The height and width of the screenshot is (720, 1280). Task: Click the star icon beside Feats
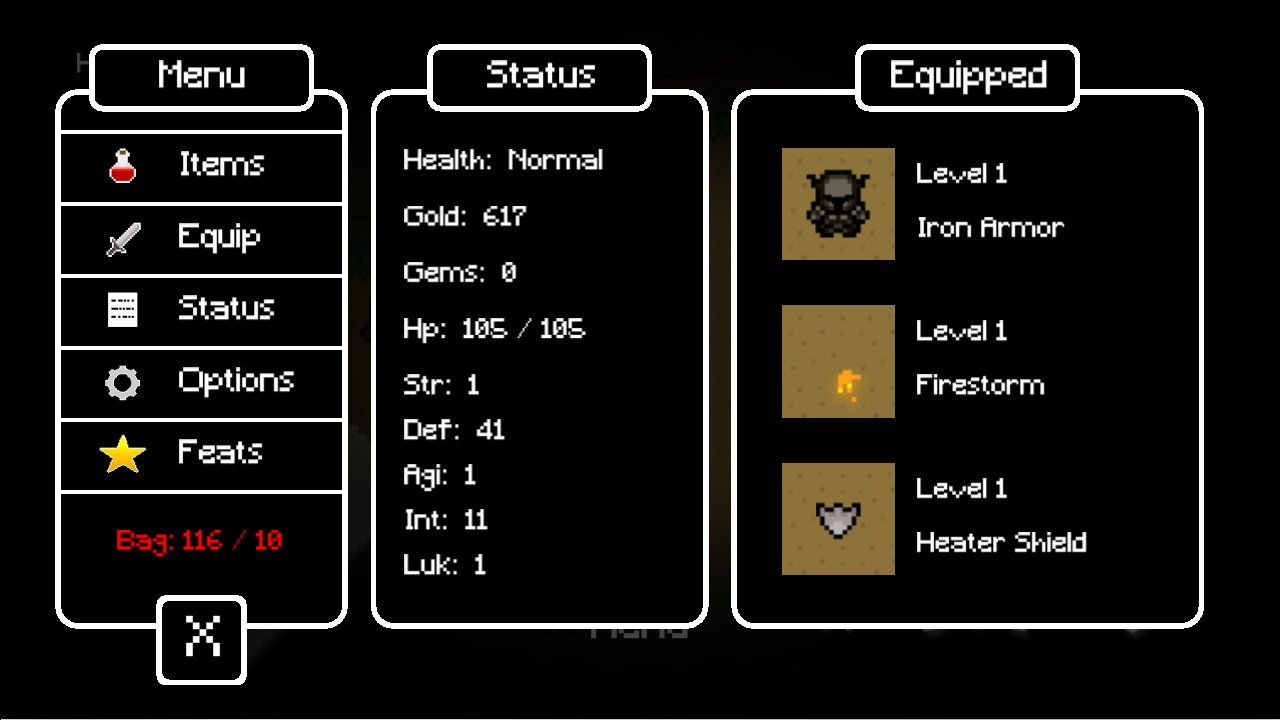[x=122, y=453]
